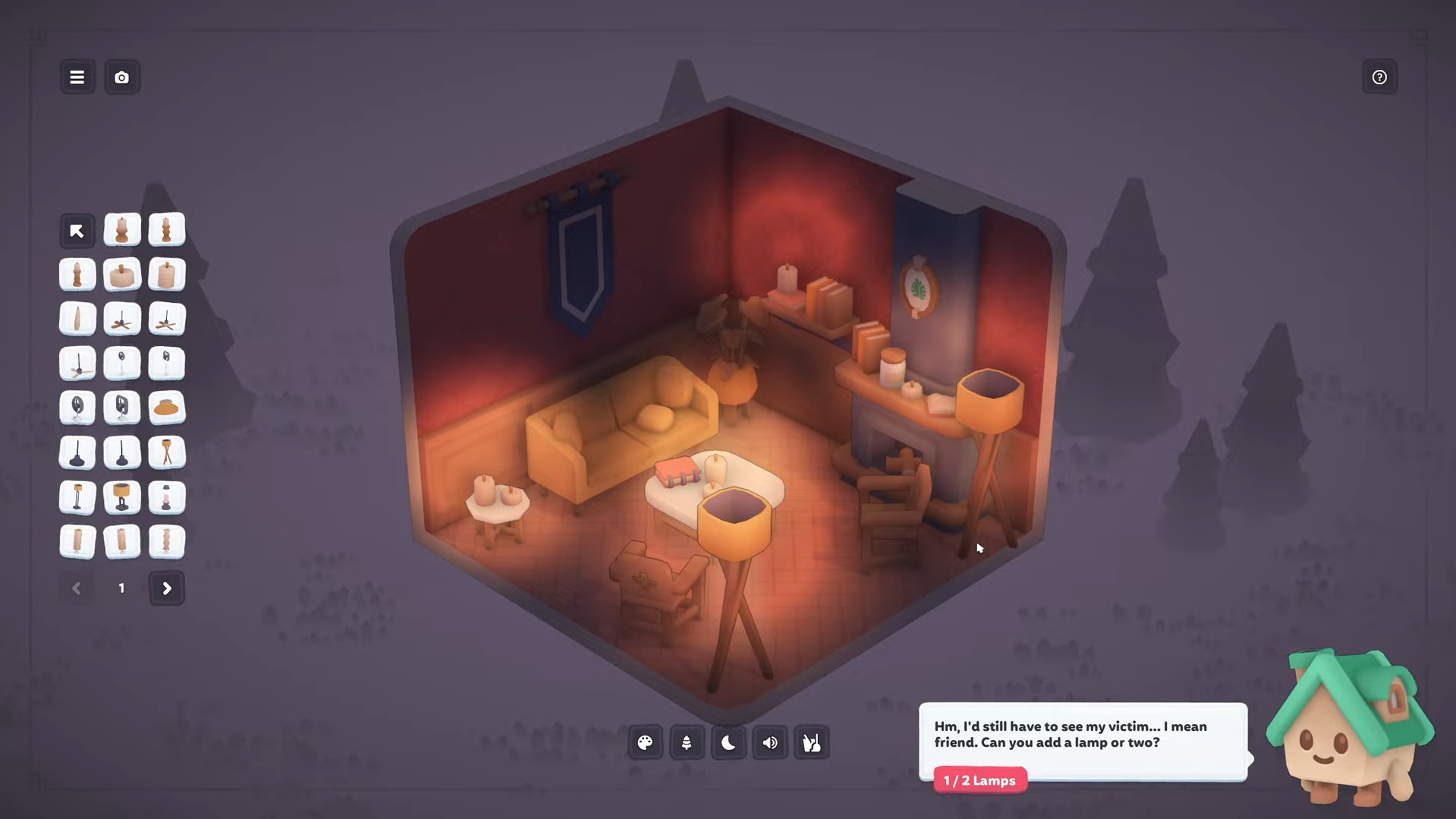The width and height of the screenshot is (1456, 819).
Task: Choose the wooden tripod floor lamp item
Action: [166, 453]
